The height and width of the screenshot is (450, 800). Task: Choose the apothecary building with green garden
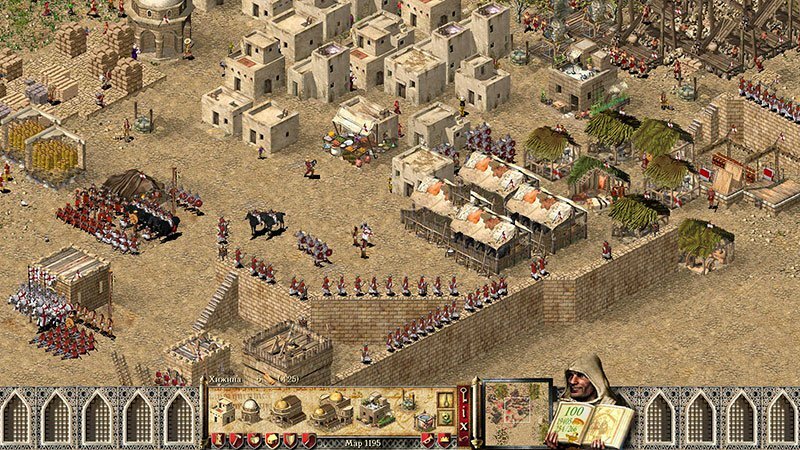376,408
